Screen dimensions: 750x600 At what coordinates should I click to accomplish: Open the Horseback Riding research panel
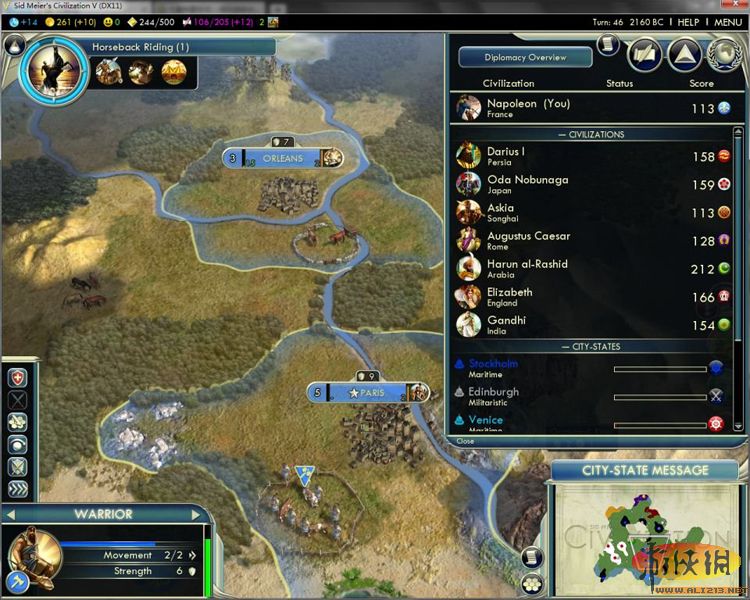point(140,47)
